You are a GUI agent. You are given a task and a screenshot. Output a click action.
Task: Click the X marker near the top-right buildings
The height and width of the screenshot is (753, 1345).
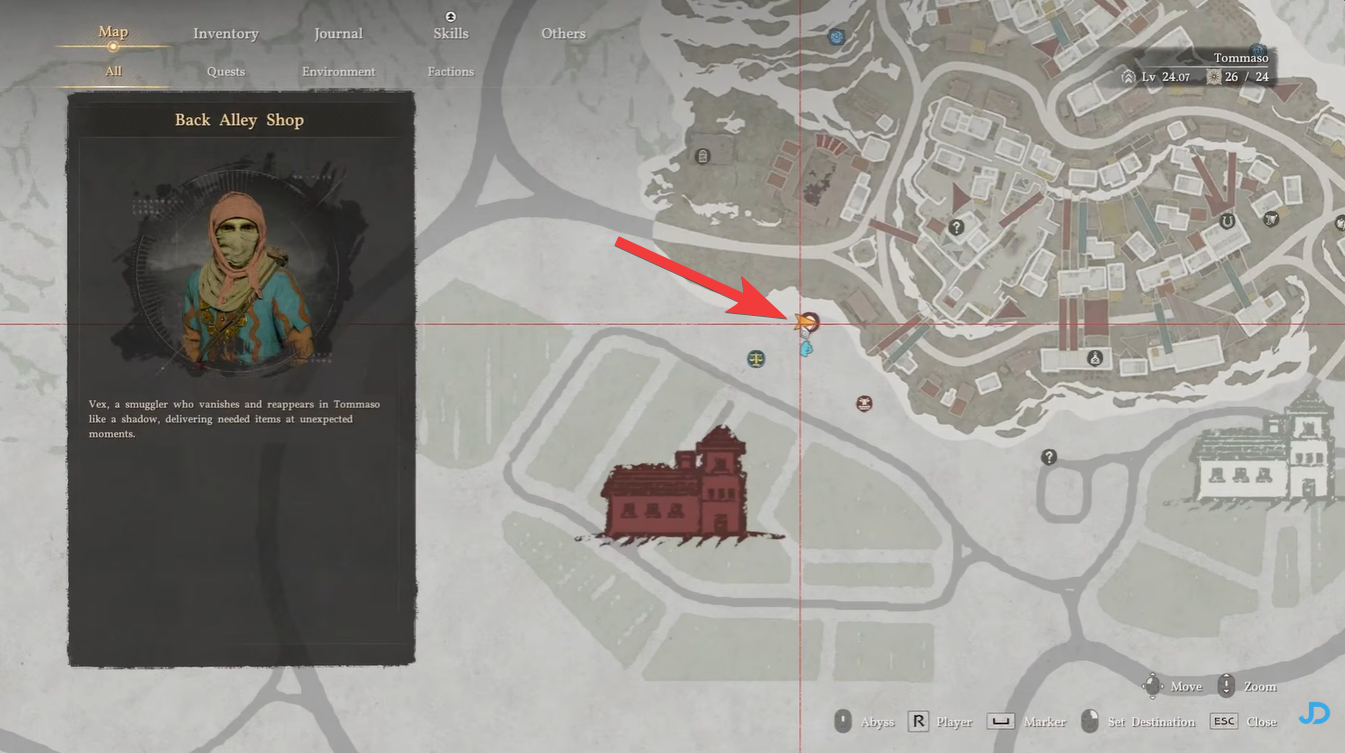1272,218
